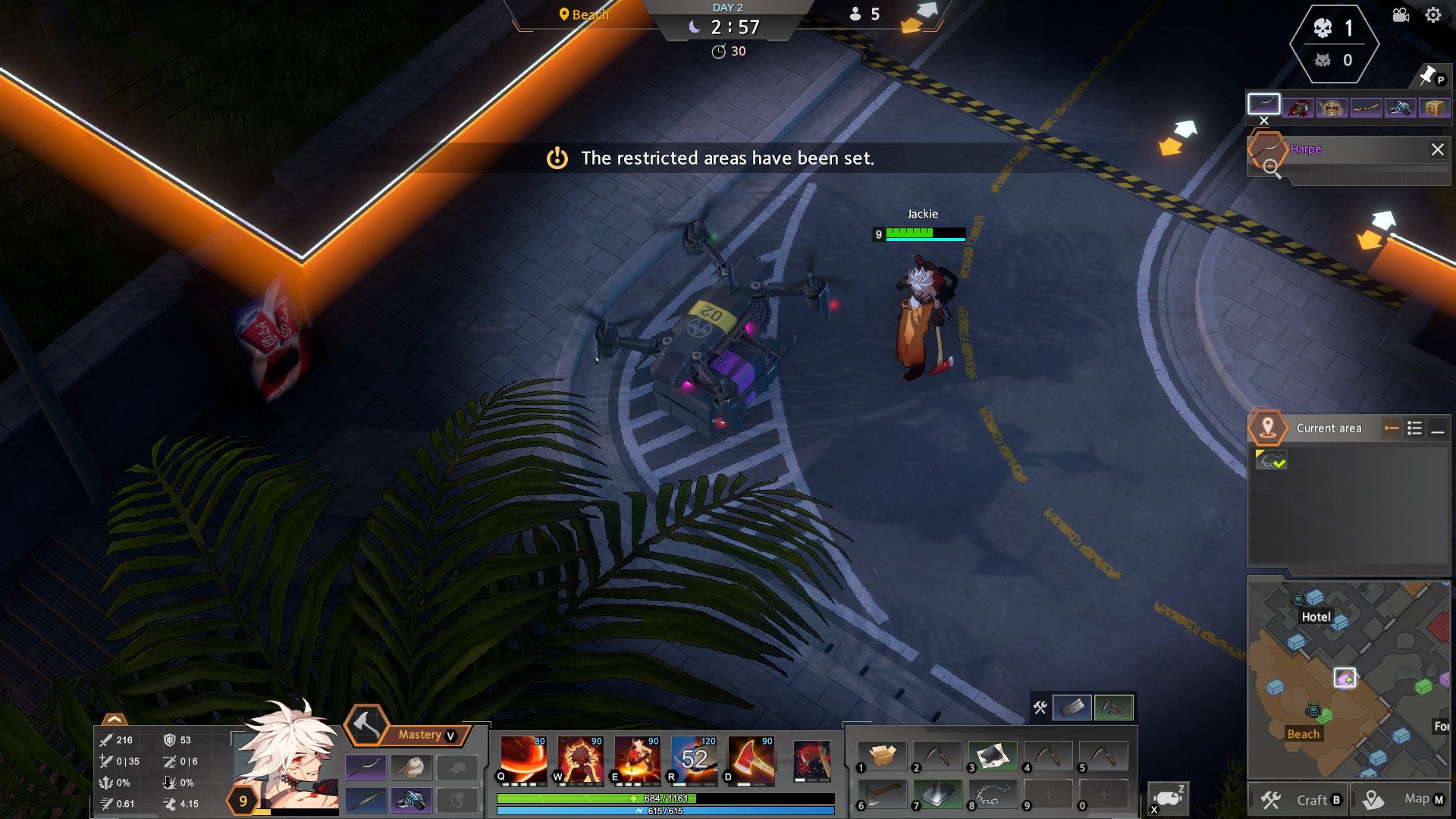Open the full Map
This screenshot has width=1456, height=819.
pos(1404,799)
